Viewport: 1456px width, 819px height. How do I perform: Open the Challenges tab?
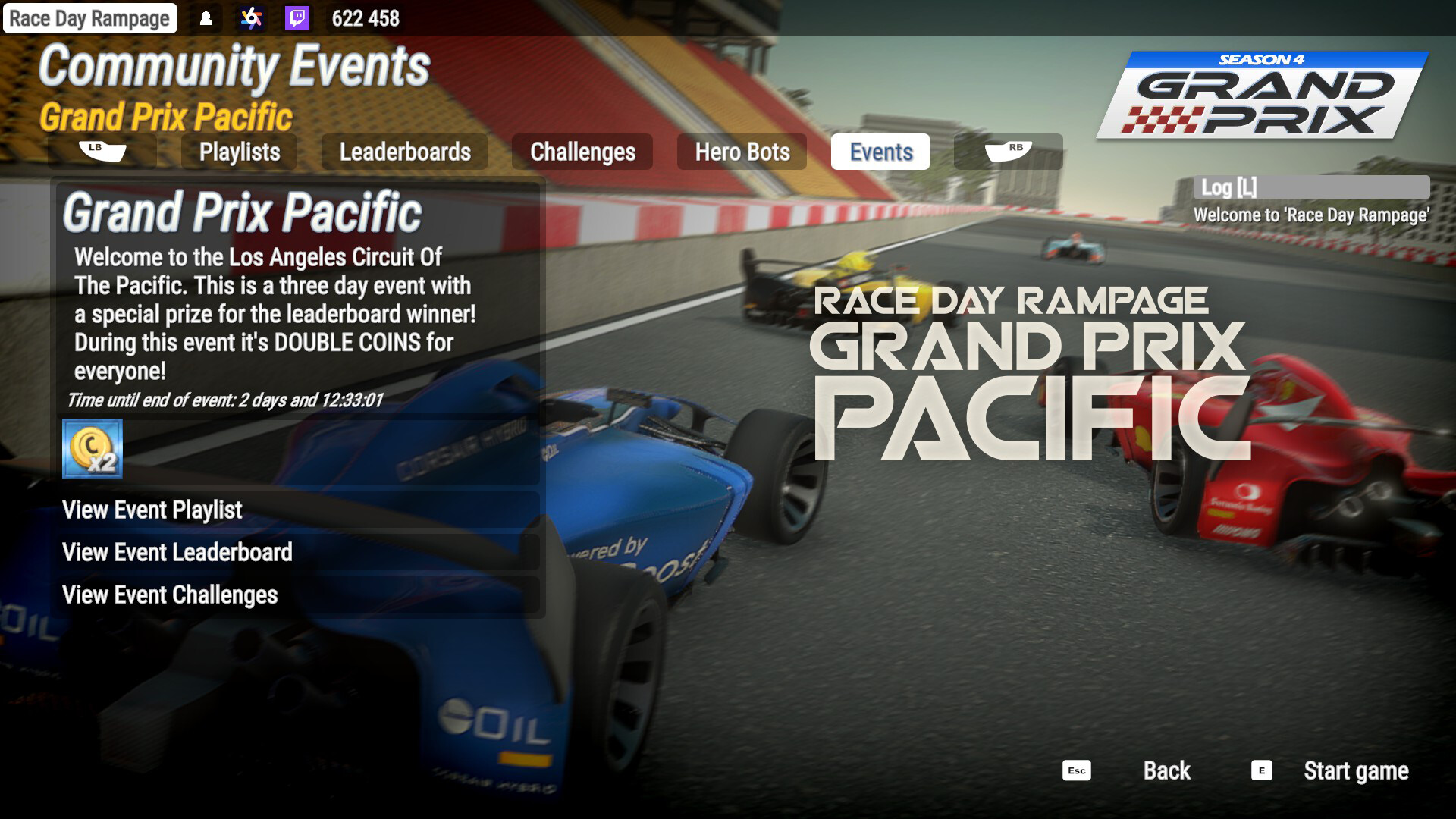tap(583, 152)
